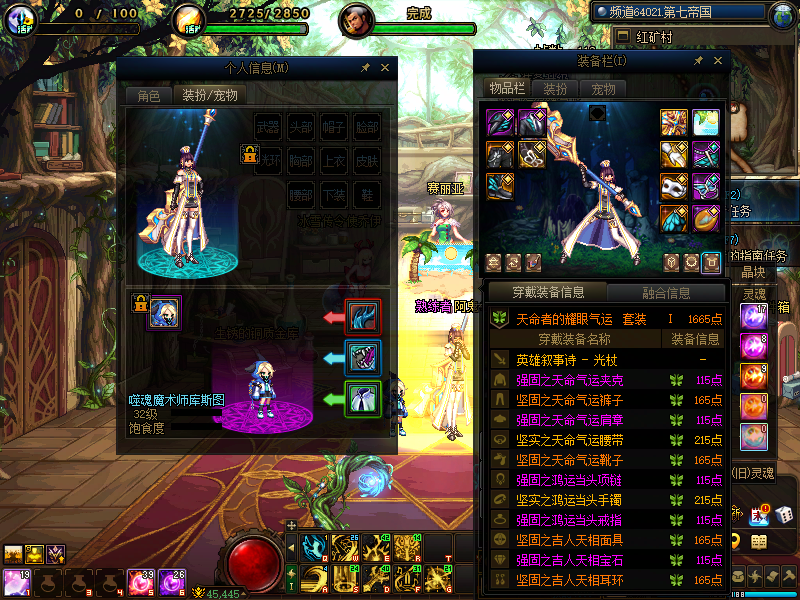This screenshot has height=600, width=800.
Task: Select the 武器 avatar slot
Action: click(x=268, y=128)
